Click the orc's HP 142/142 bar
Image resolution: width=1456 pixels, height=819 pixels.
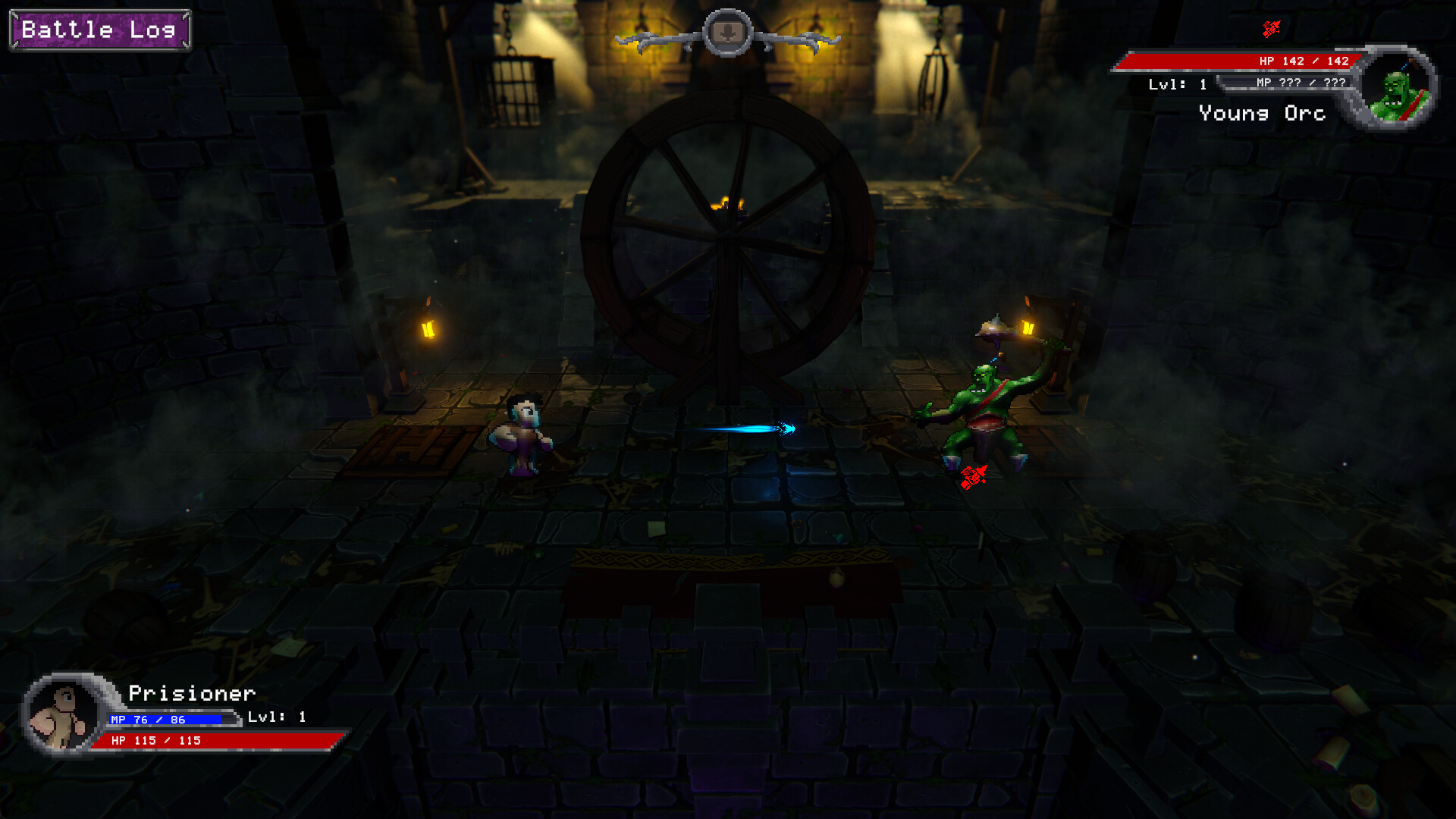(1236, 61)
